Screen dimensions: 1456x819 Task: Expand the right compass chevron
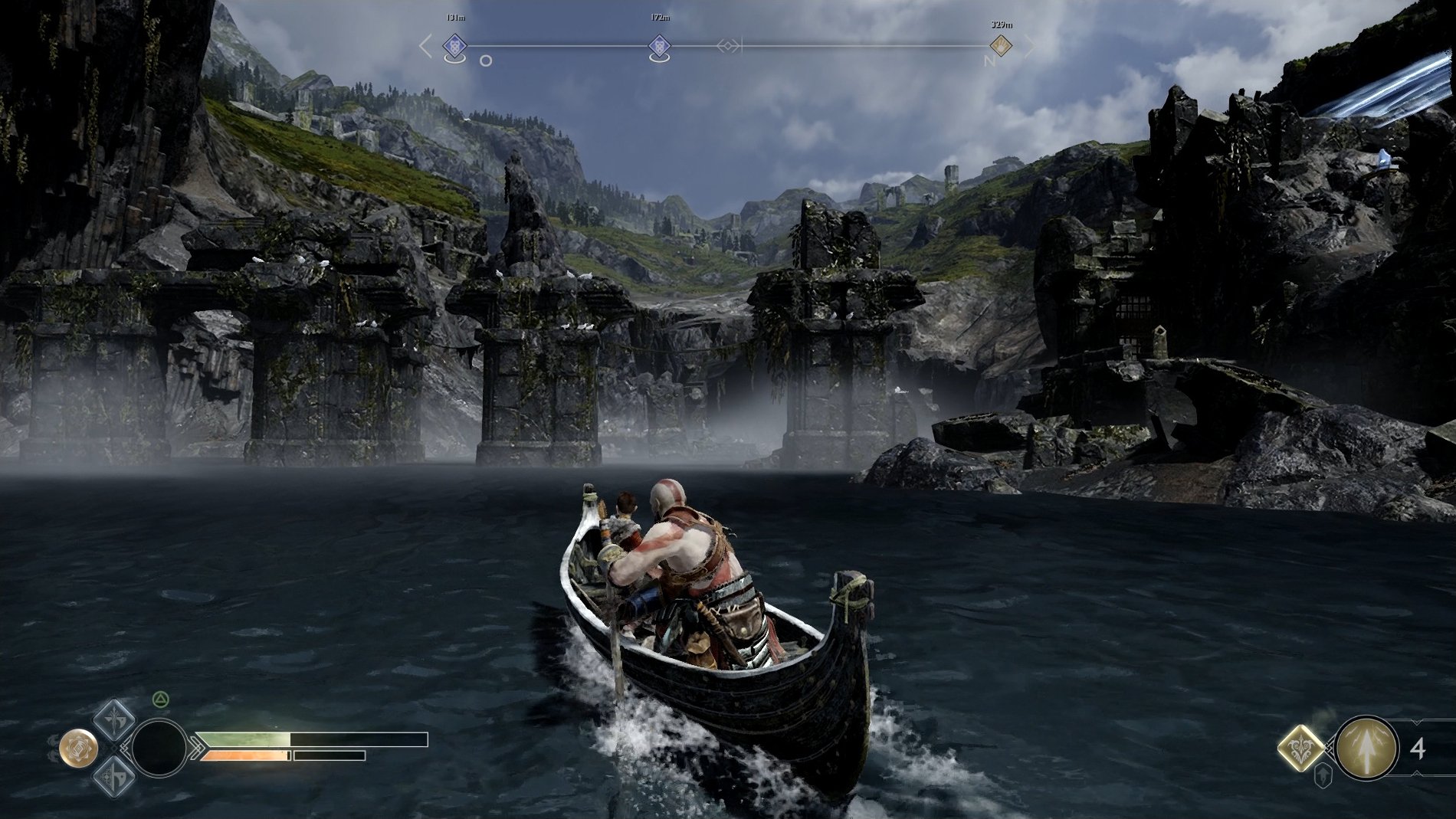(x=1033, y=46)
